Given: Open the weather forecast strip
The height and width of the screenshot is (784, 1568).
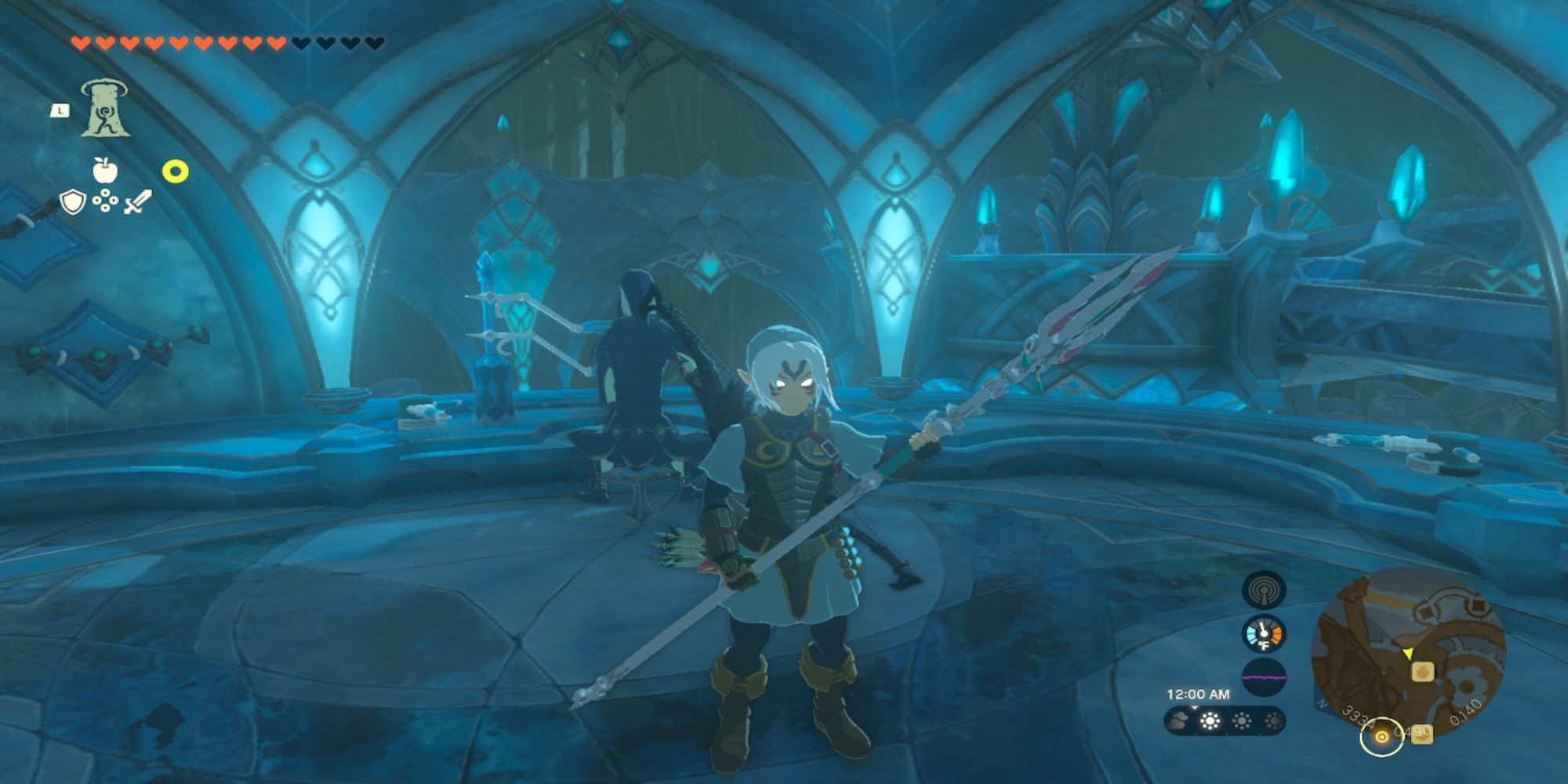Looking at the screenshot, I should [x=1225, y=720].
